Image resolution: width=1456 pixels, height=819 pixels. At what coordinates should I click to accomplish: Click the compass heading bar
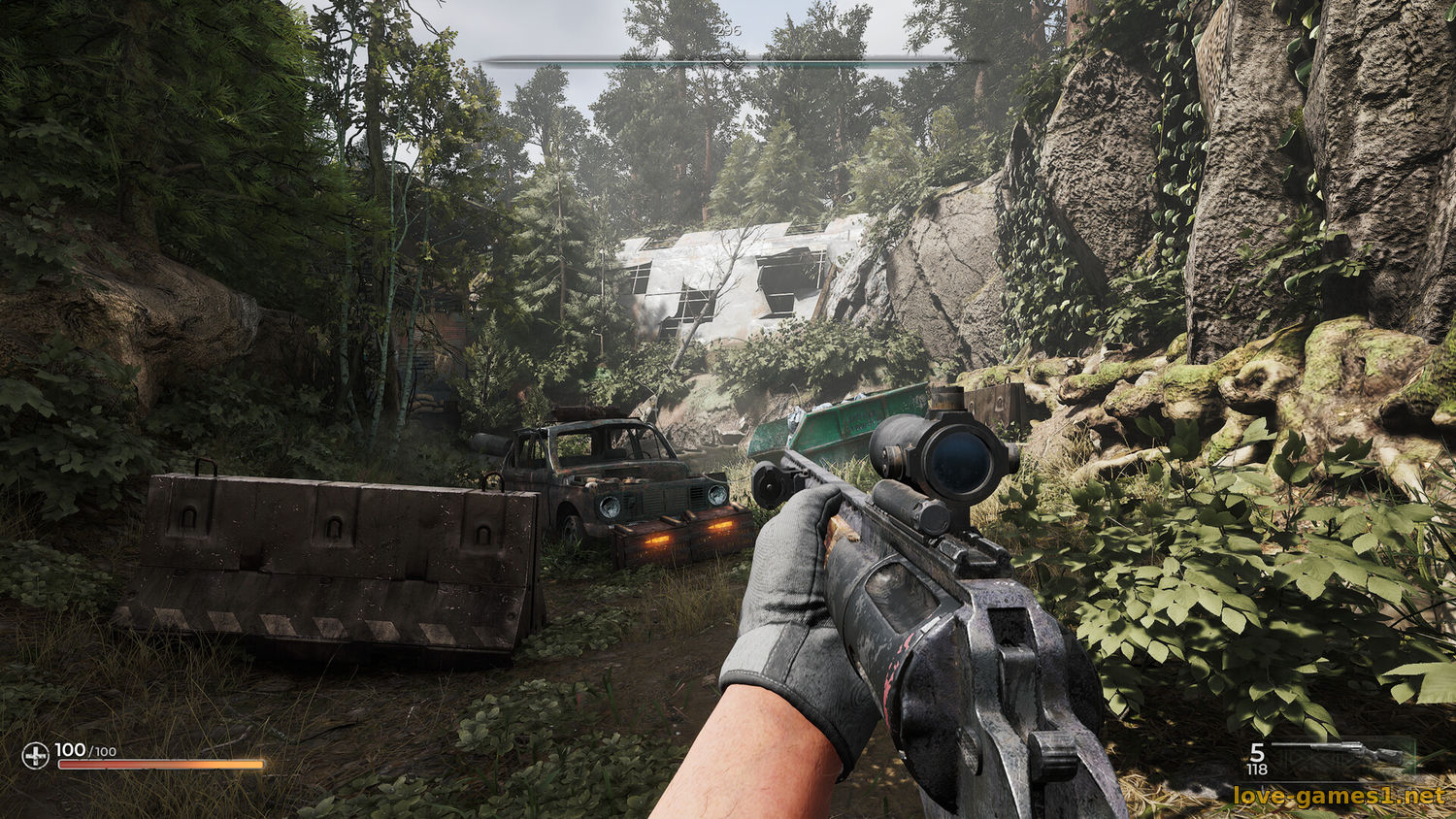pos(728,61)
